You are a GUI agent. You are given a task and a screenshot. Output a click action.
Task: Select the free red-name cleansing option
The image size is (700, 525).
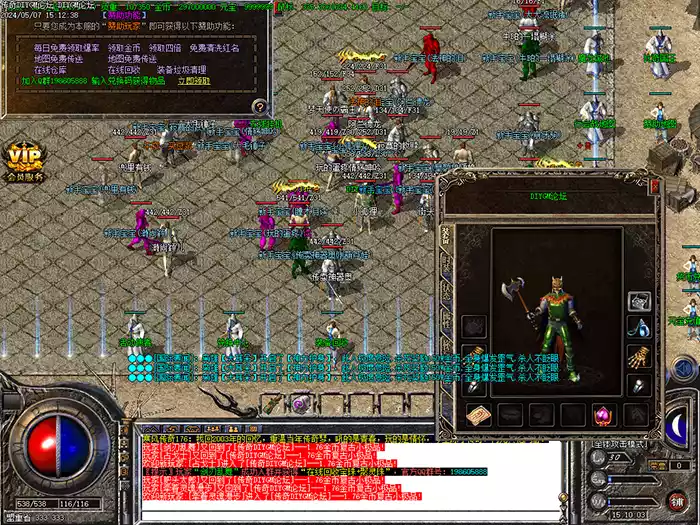coord(216,48)
